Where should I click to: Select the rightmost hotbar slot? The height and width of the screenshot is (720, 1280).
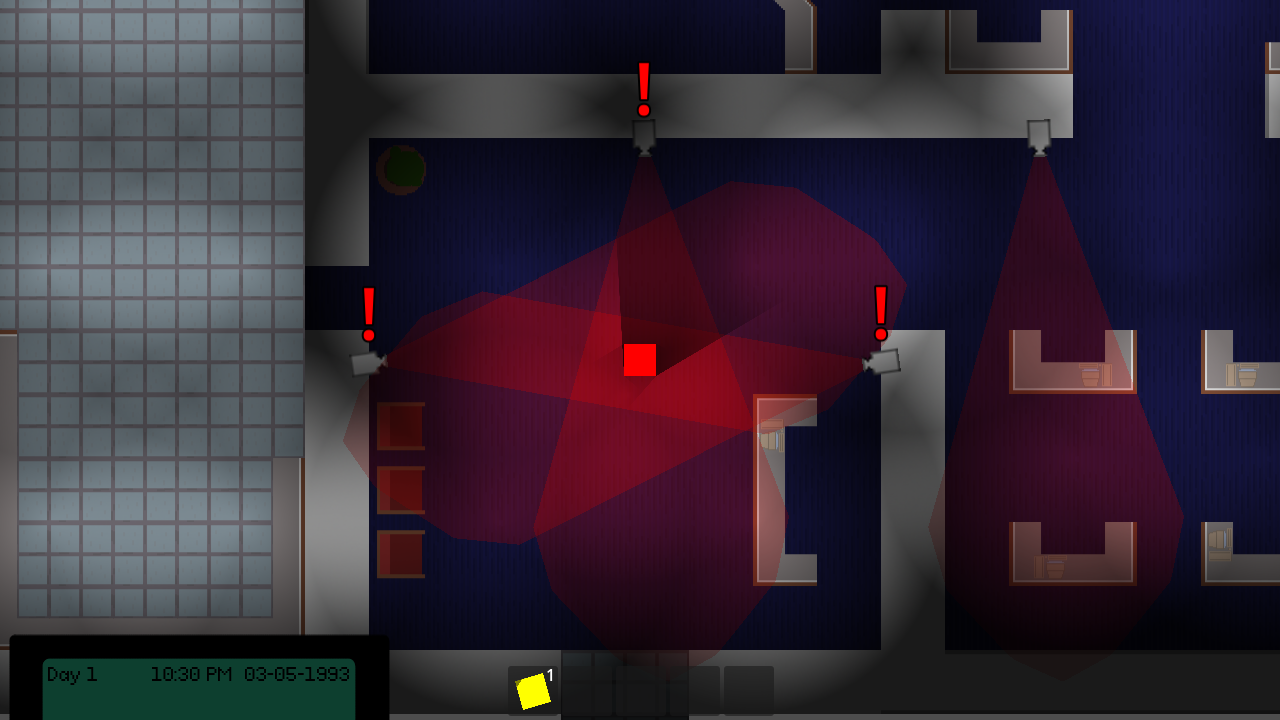[750, 692]
